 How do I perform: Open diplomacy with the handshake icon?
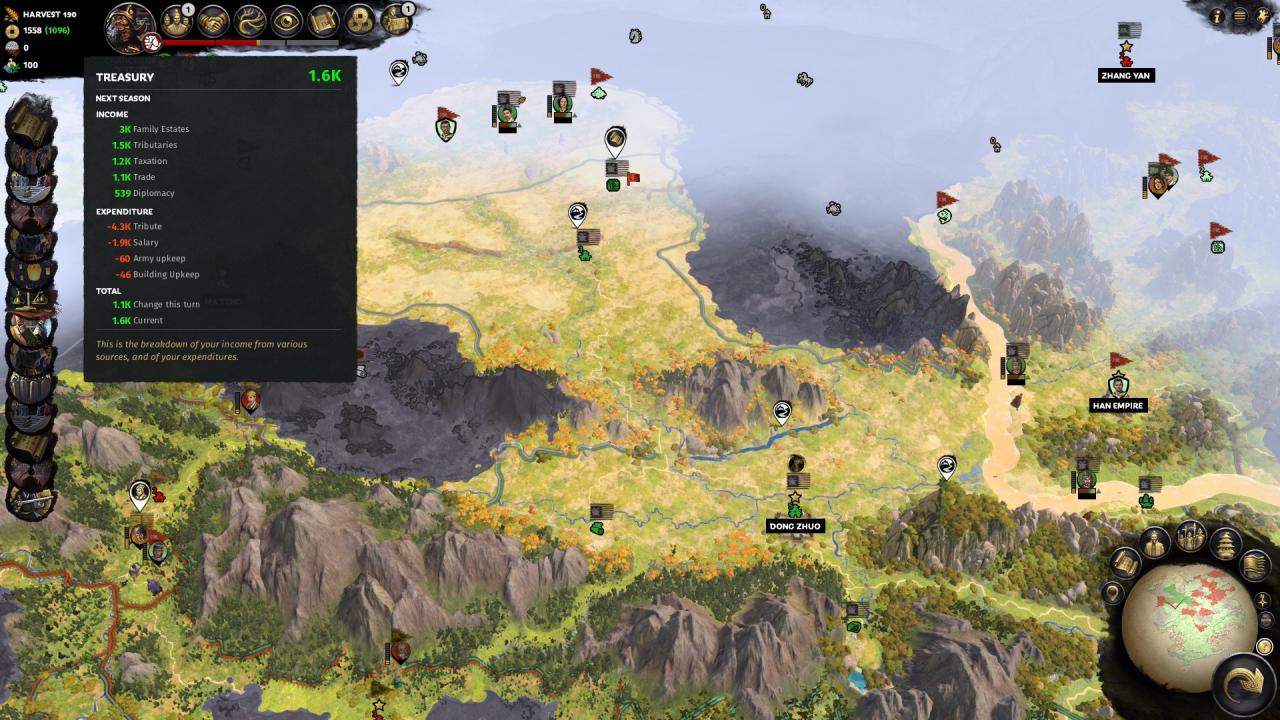click(213, 21)
